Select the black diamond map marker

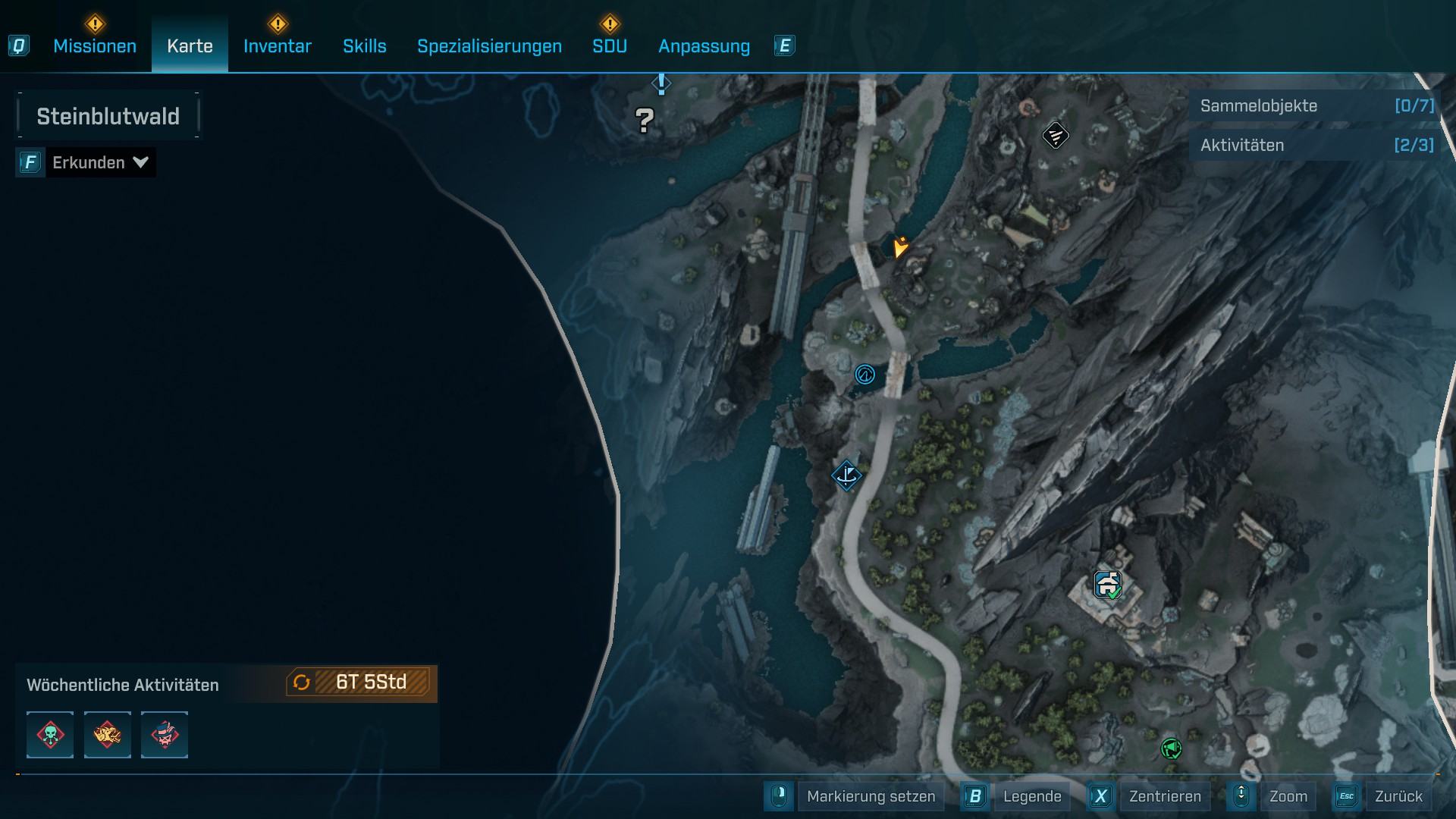point(1055,136)
